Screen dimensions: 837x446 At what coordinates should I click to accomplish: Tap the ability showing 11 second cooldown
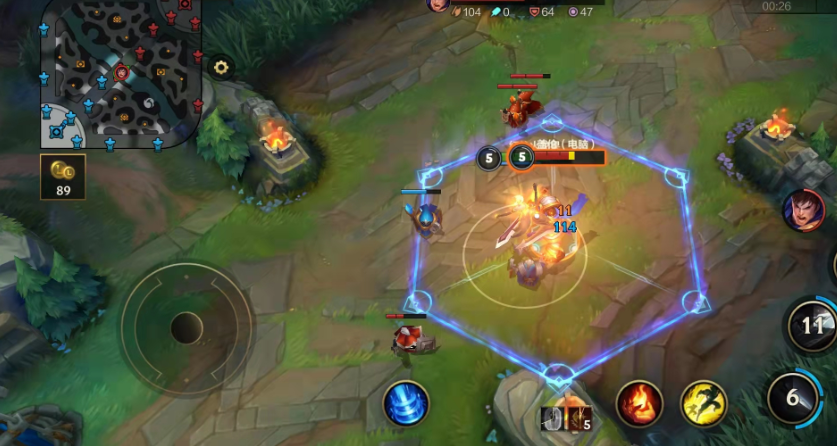pos(812,325)
